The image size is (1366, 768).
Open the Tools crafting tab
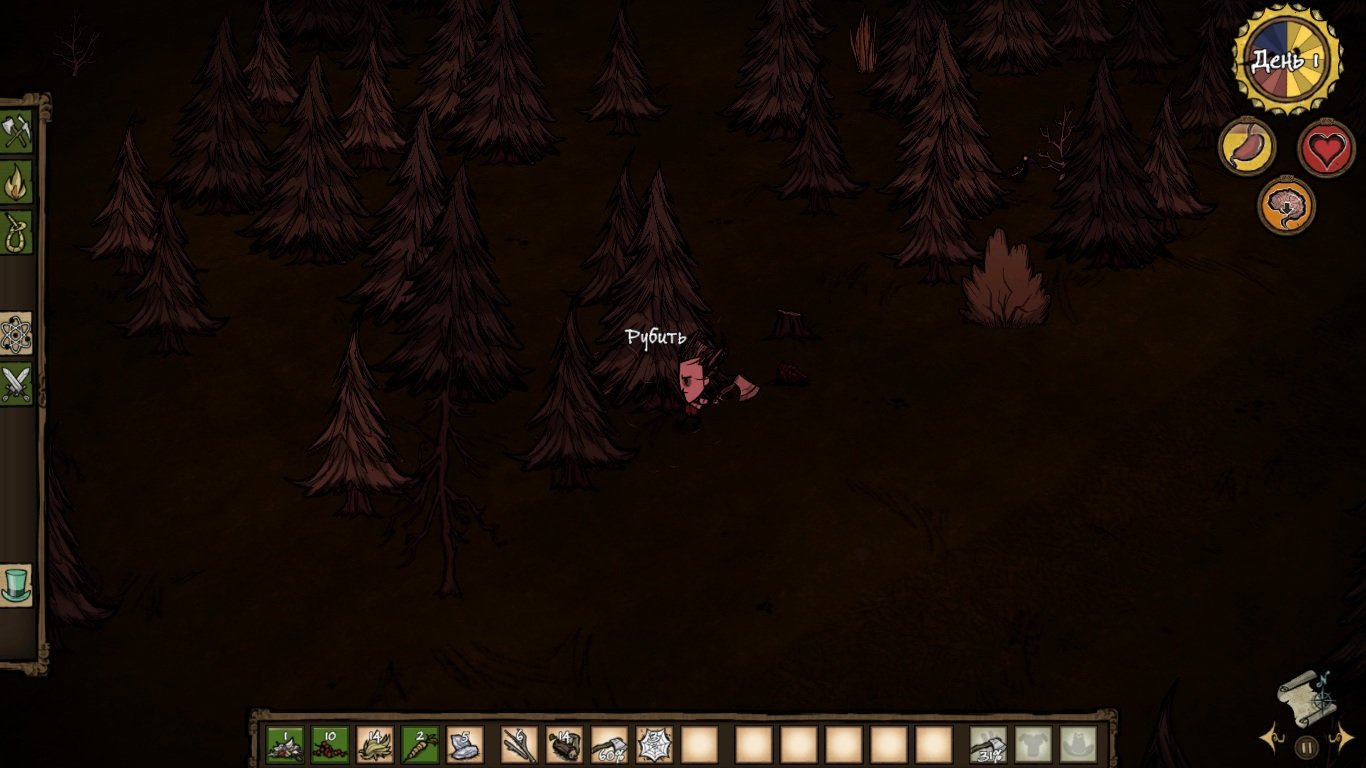pyautogui.click(x=17, y=132)
